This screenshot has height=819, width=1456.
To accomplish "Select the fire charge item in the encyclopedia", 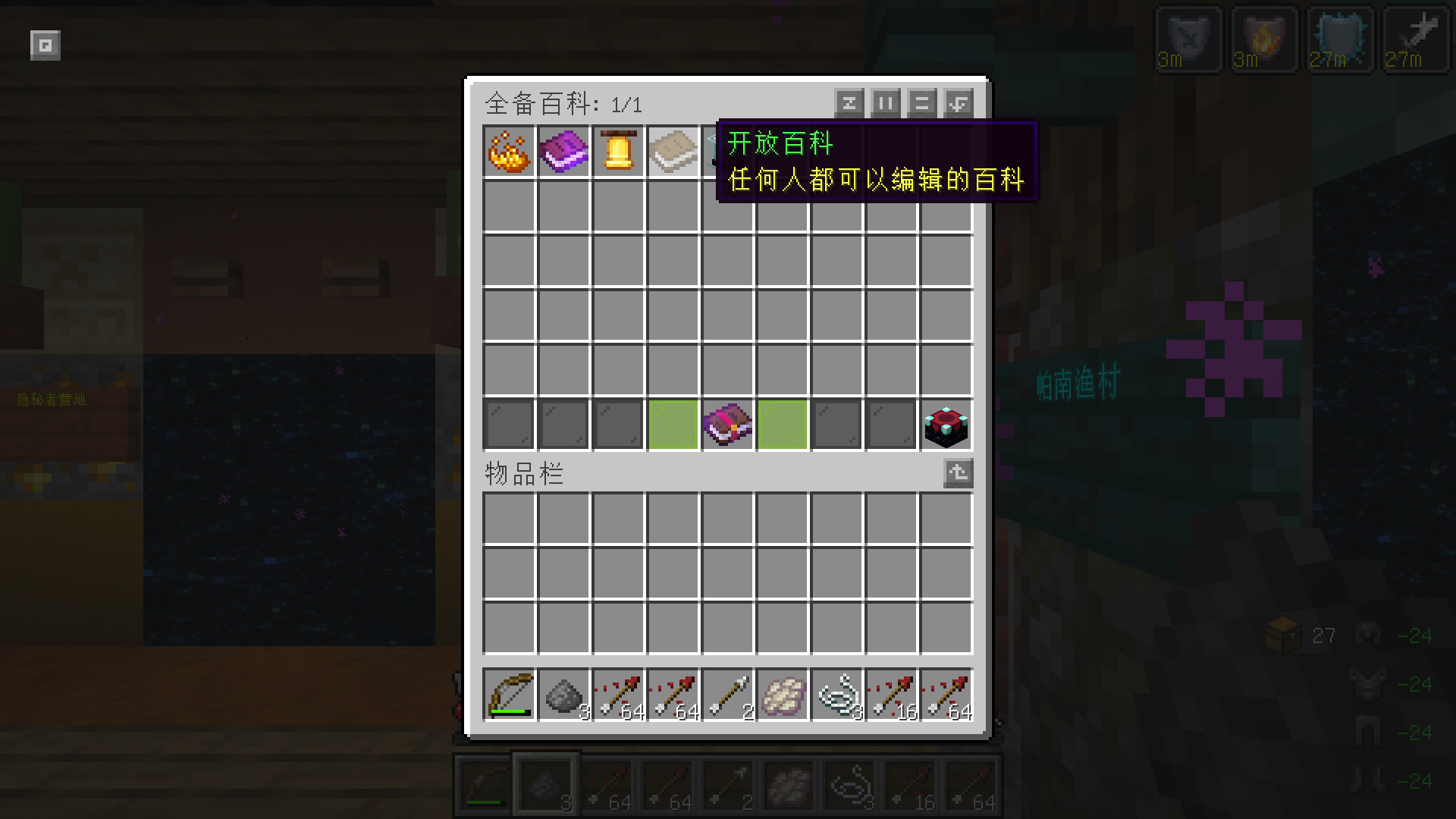I will click(508, 150).
